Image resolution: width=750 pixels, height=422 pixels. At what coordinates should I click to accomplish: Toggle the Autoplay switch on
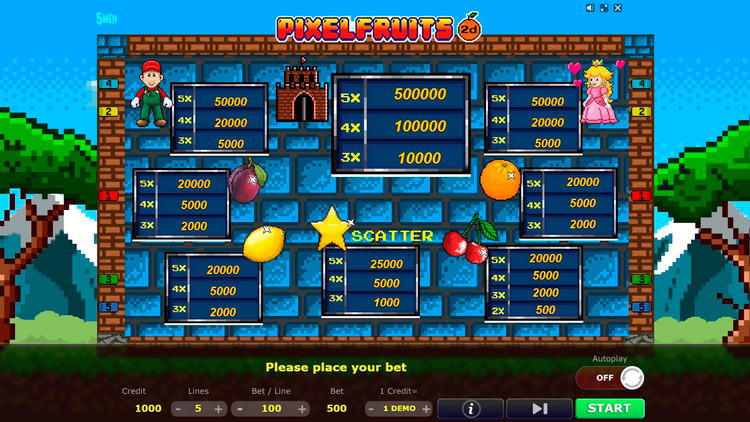tap(609, 378)
